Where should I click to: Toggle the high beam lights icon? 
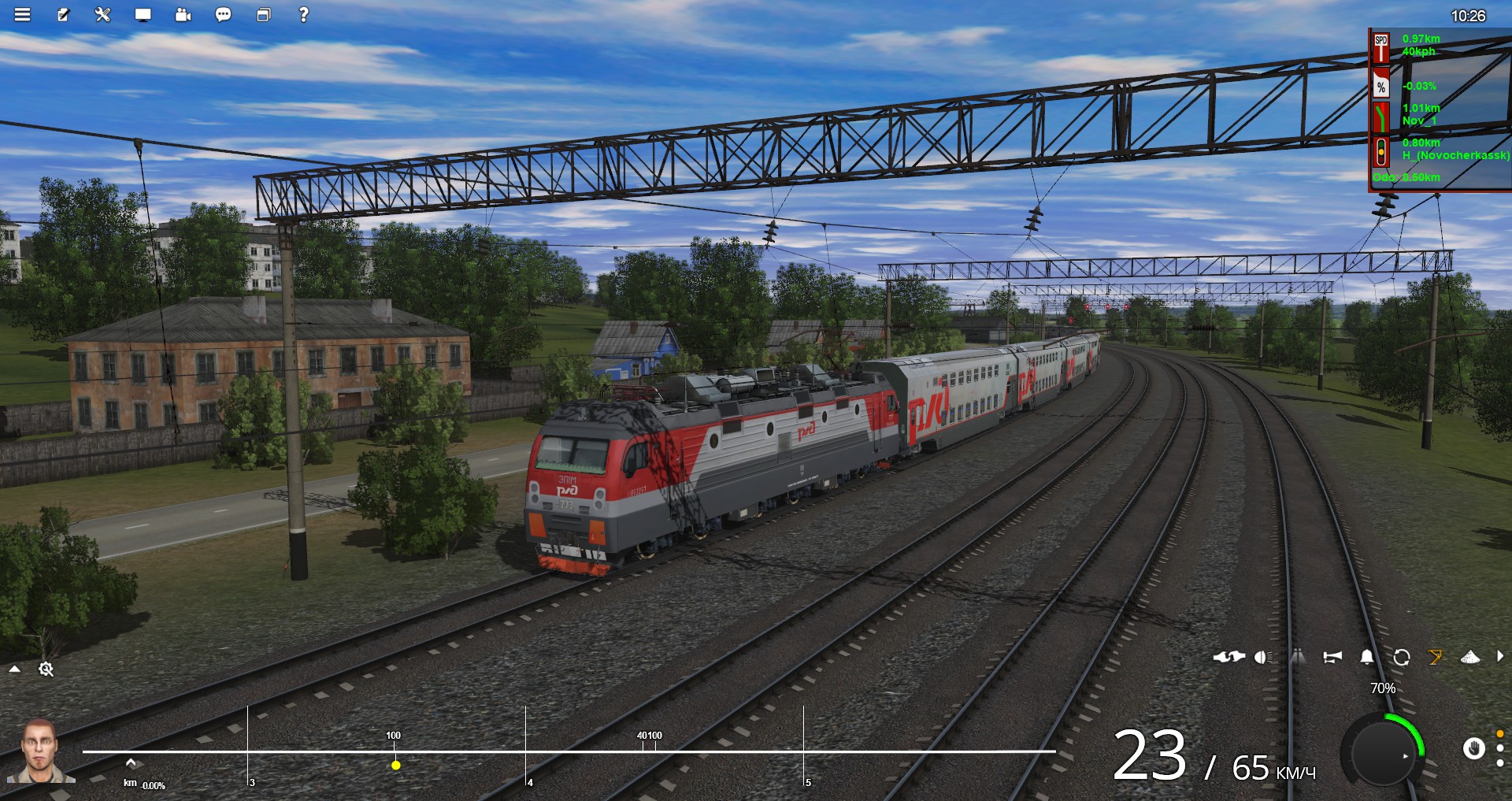click(1298, 657)
